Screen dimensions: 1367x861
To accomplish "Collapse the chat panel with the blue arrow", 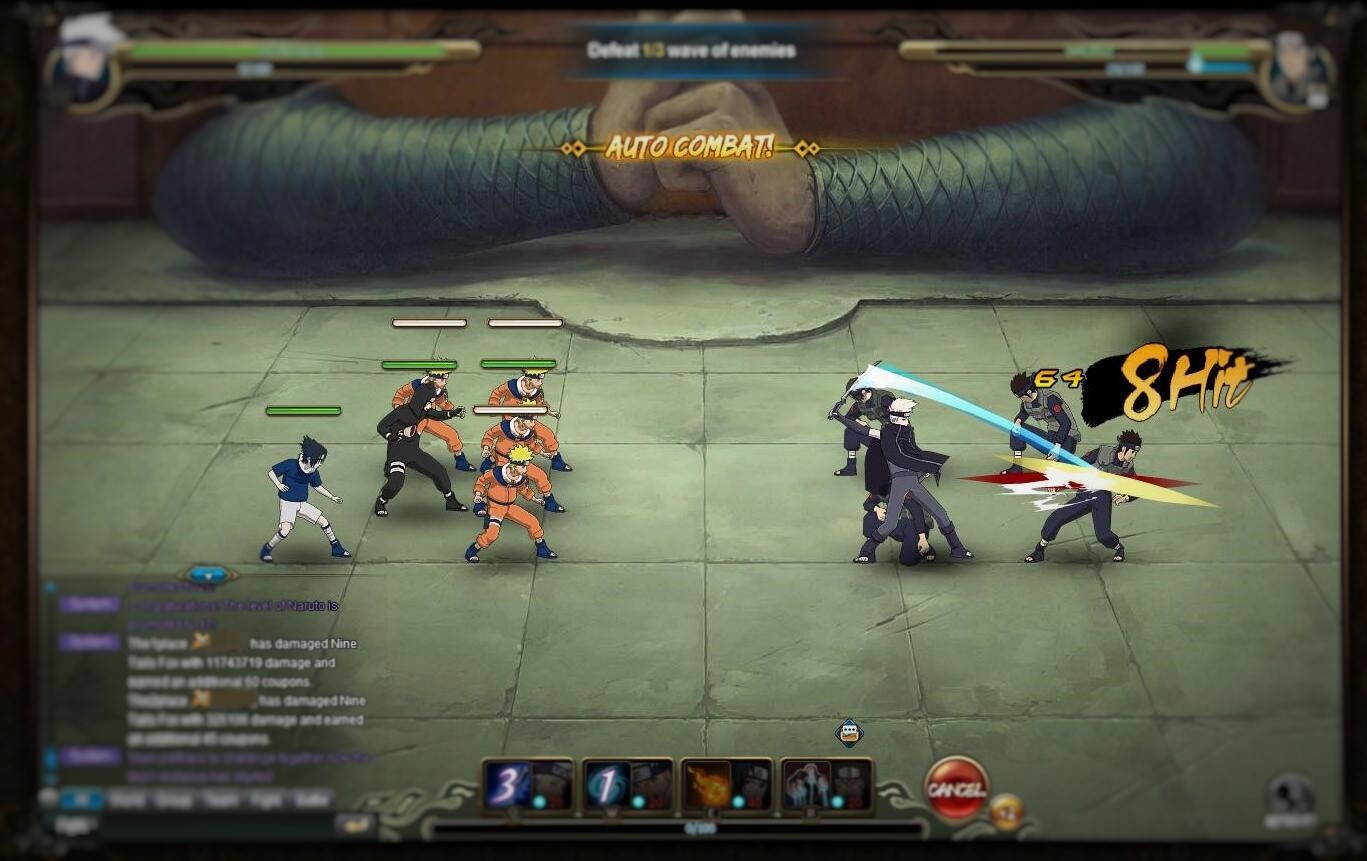I will point(208,575).
